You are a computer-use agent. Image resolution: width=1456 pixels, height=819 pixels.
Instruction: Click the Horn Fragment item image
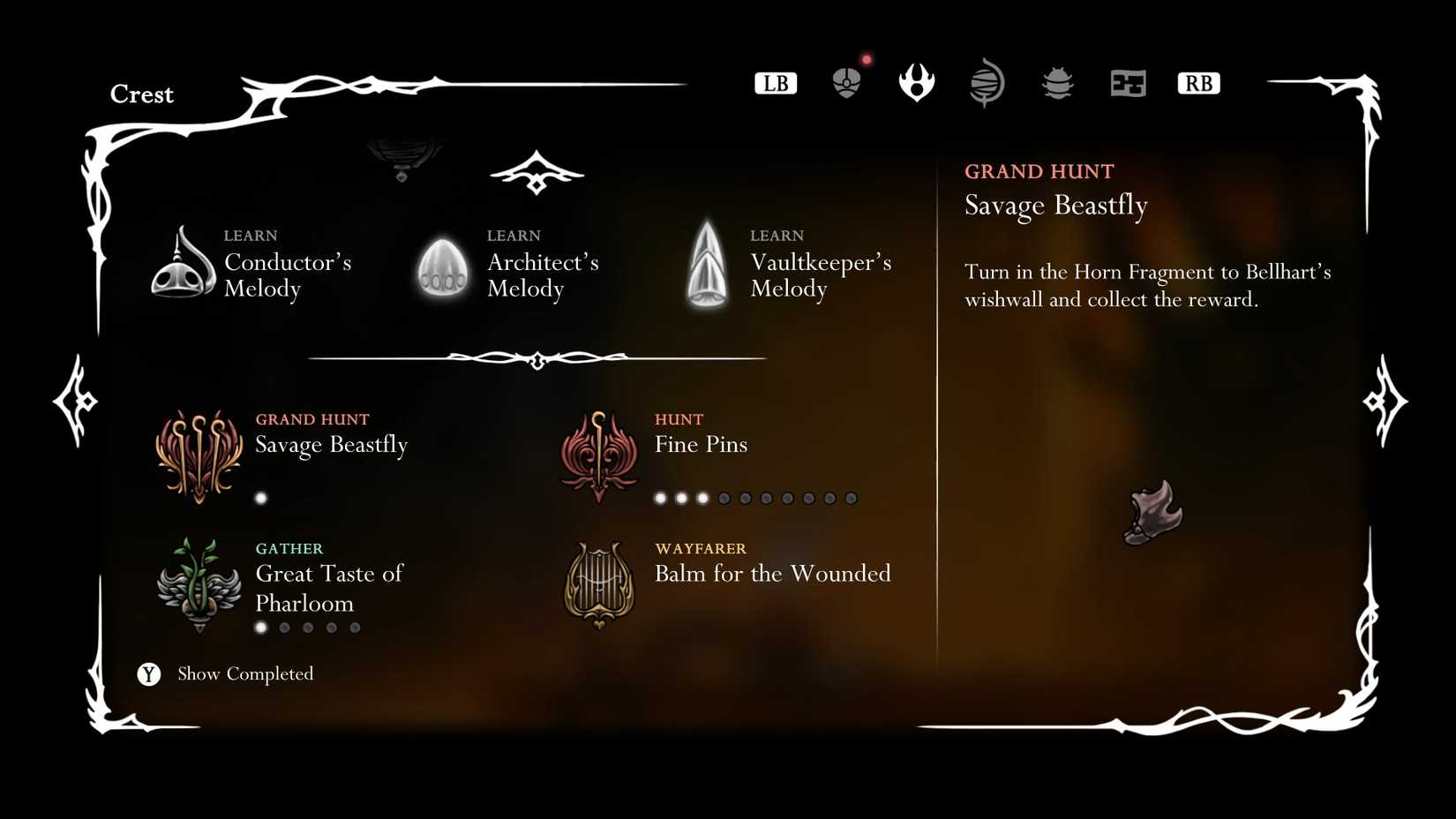click(x=1152, y=510)
